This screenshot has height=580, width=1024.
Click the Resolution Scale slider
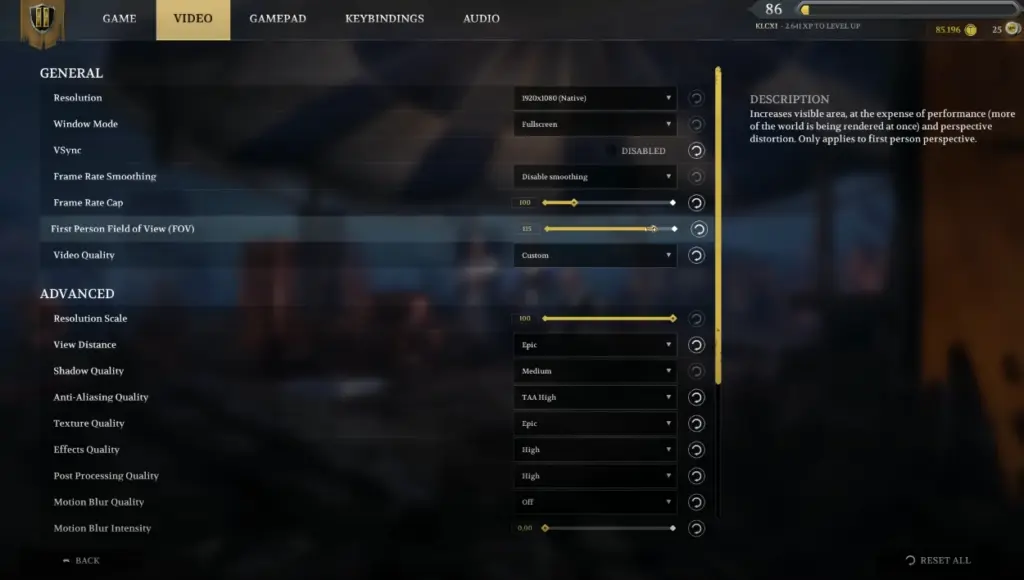(608, 319)
